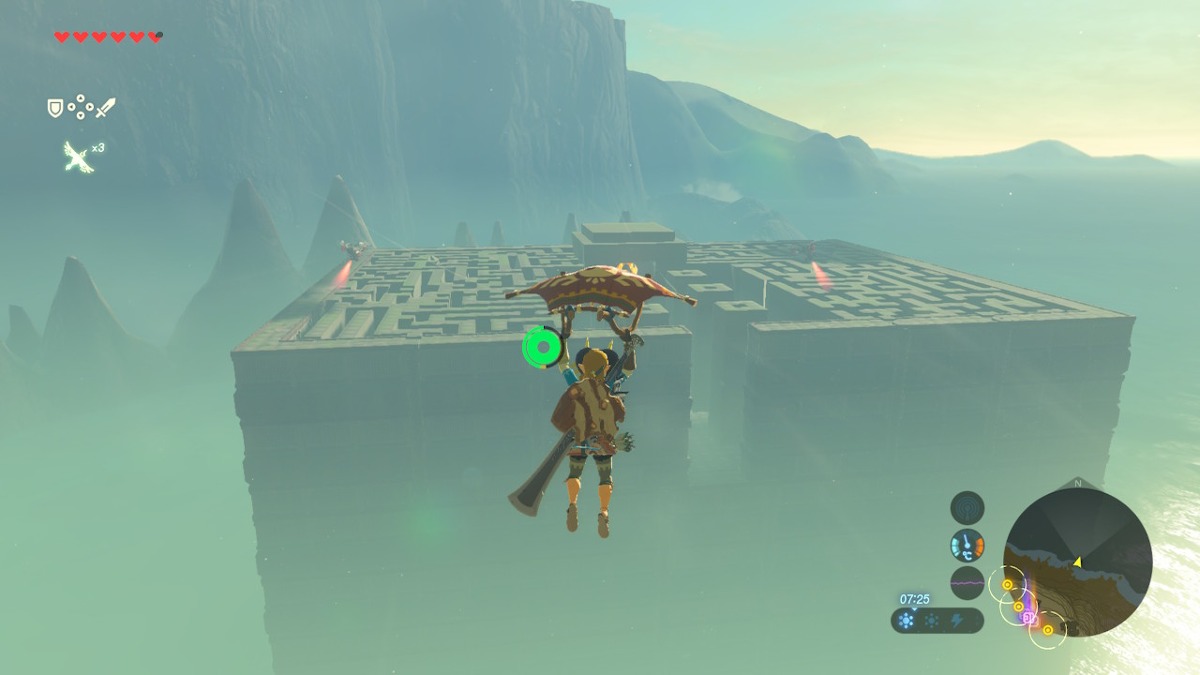The height and width of the screenshot is (675, 1200).
Task: Click the shield quick-select icon
Action: tap(56, 107)
